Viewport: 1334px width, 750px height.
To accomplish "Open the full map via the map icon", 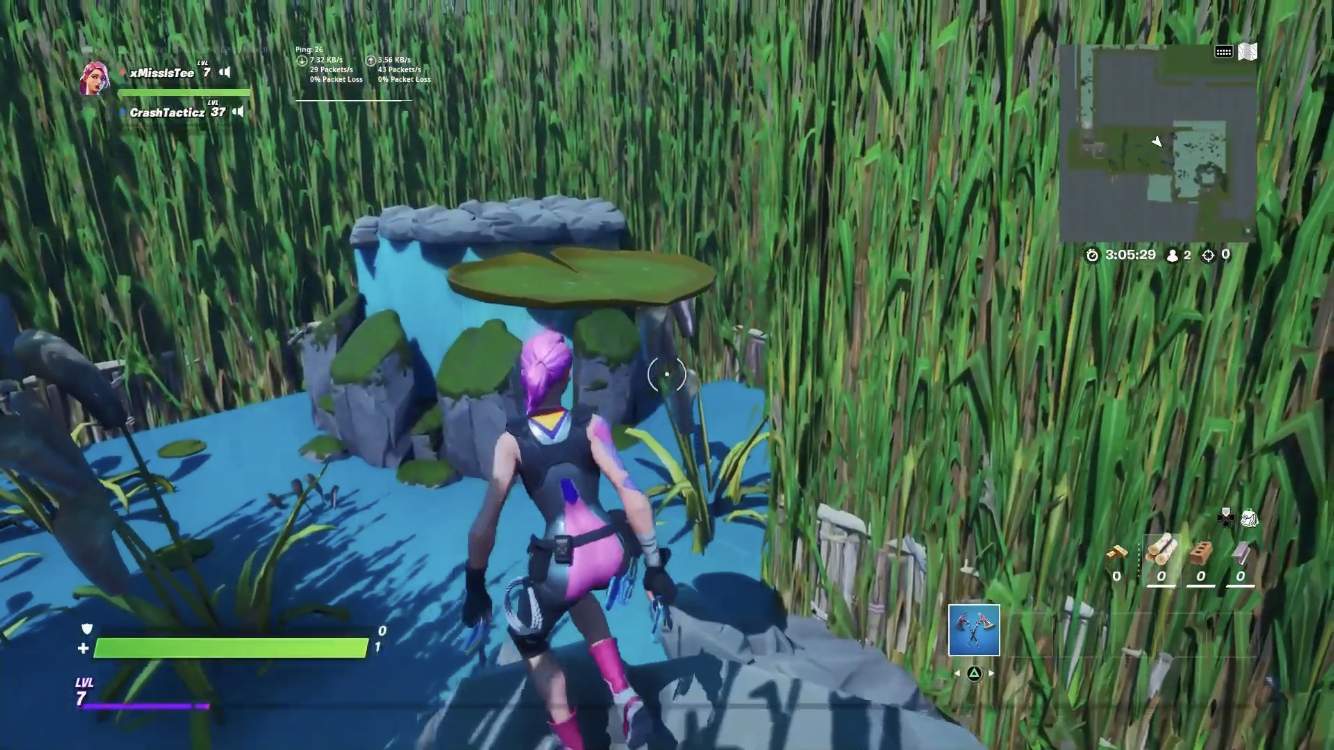I will [x=1247, y=51].
